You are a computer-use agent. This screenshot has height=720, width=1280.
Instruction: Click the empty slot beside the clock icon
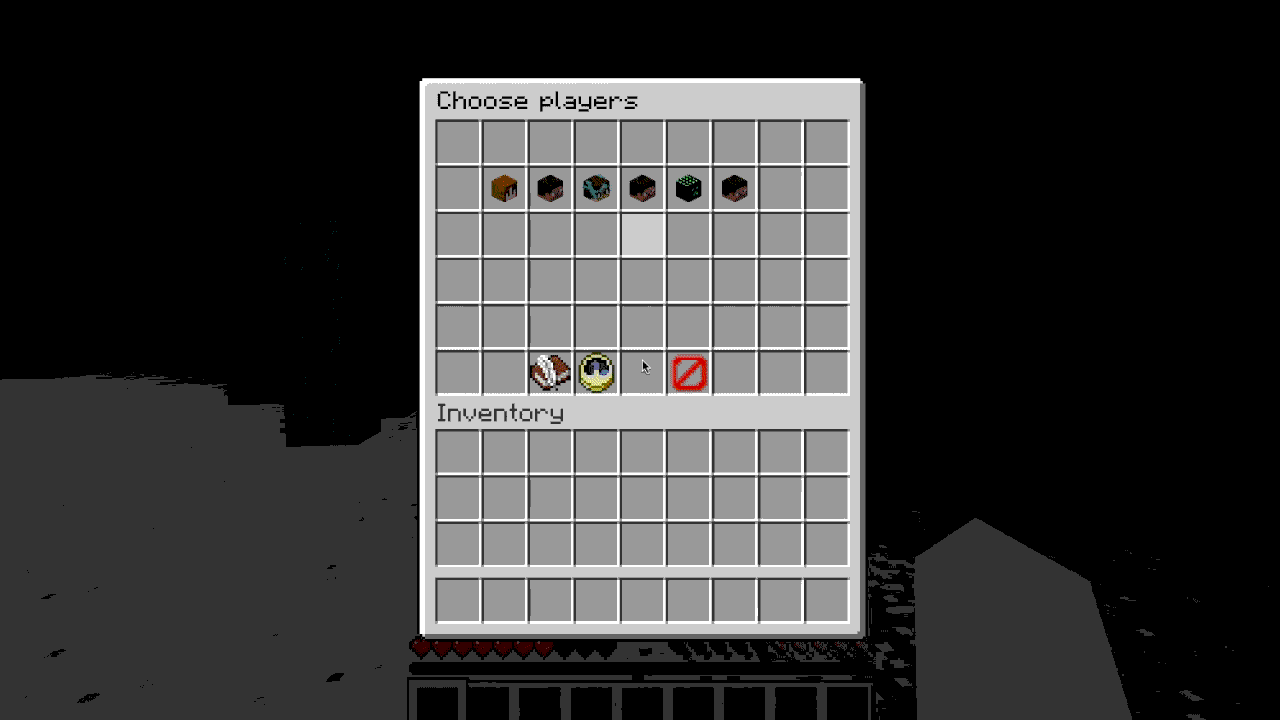click(641, 371)
